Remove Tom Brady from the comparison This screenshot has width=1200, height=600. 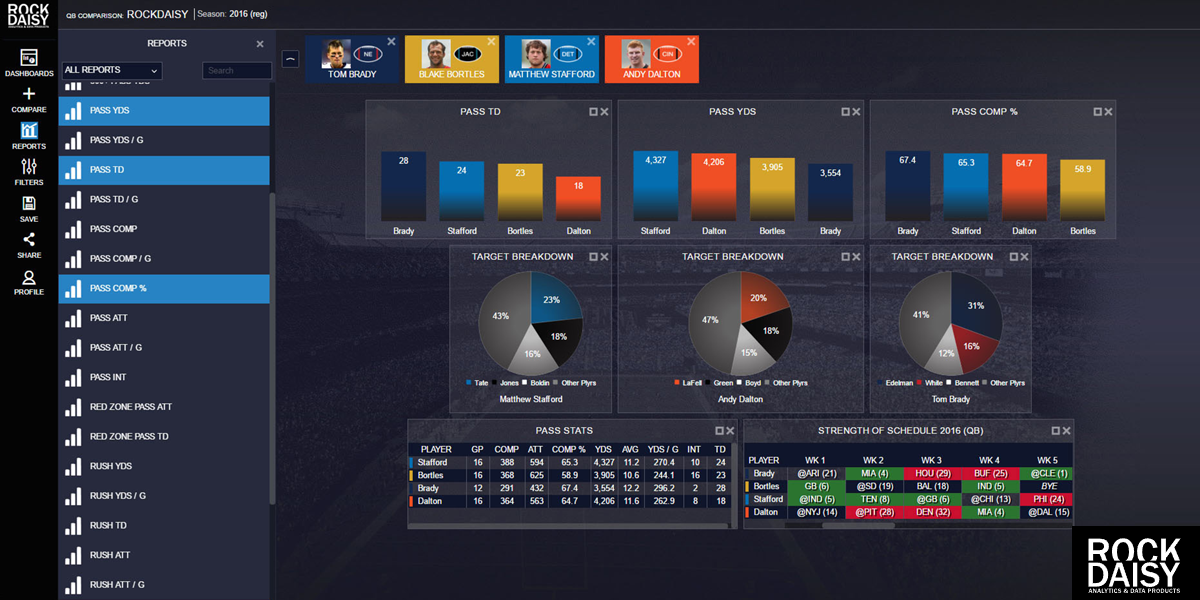391,42
